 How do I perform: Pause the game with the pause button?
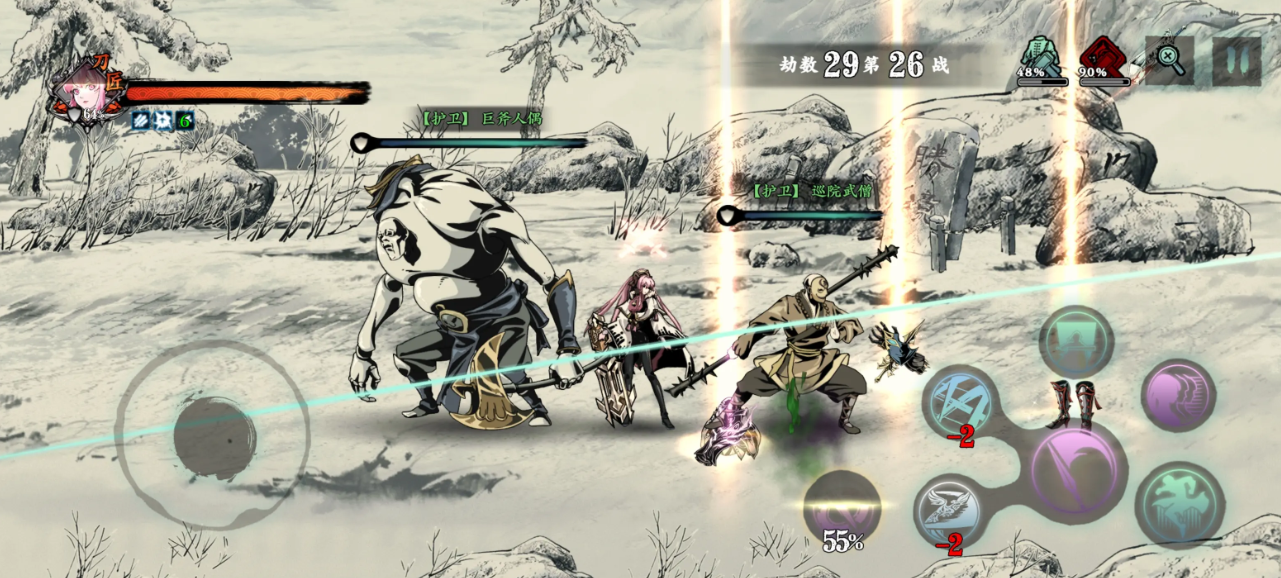click(1237, 61)
